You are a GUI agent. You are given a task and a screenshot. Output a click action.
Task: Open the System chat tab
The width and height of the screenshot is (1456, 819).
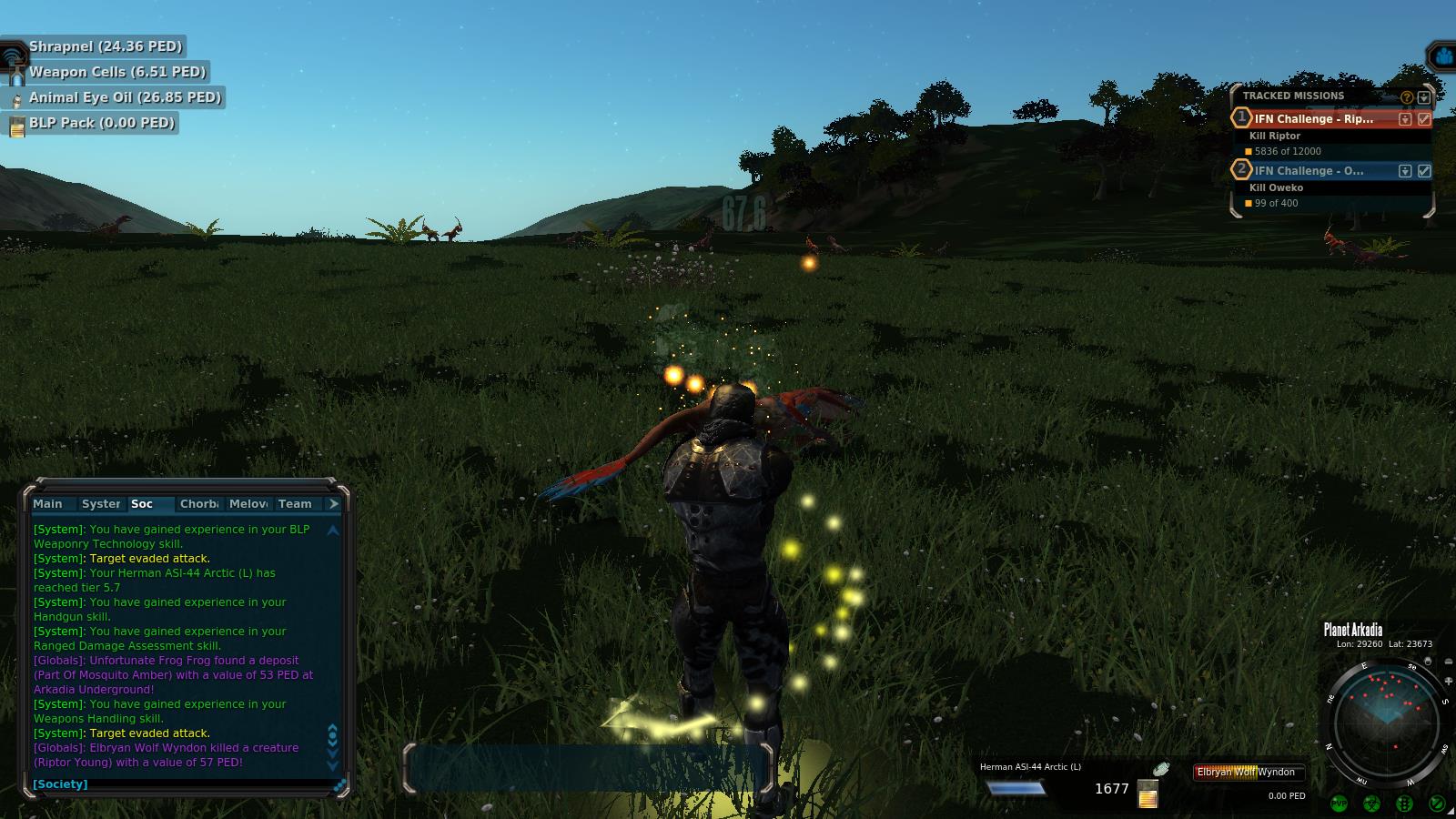(100, 504)
